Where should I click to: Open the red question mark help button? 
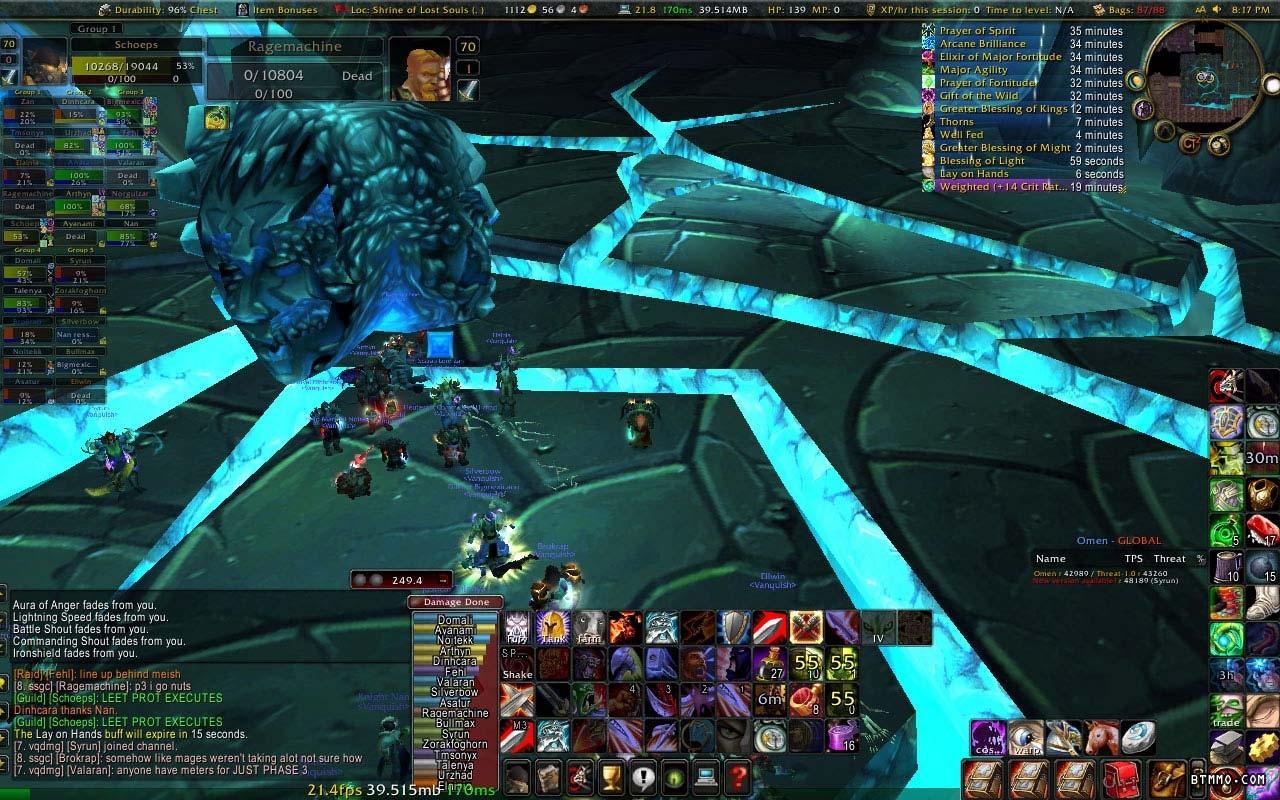pos(737,776)
